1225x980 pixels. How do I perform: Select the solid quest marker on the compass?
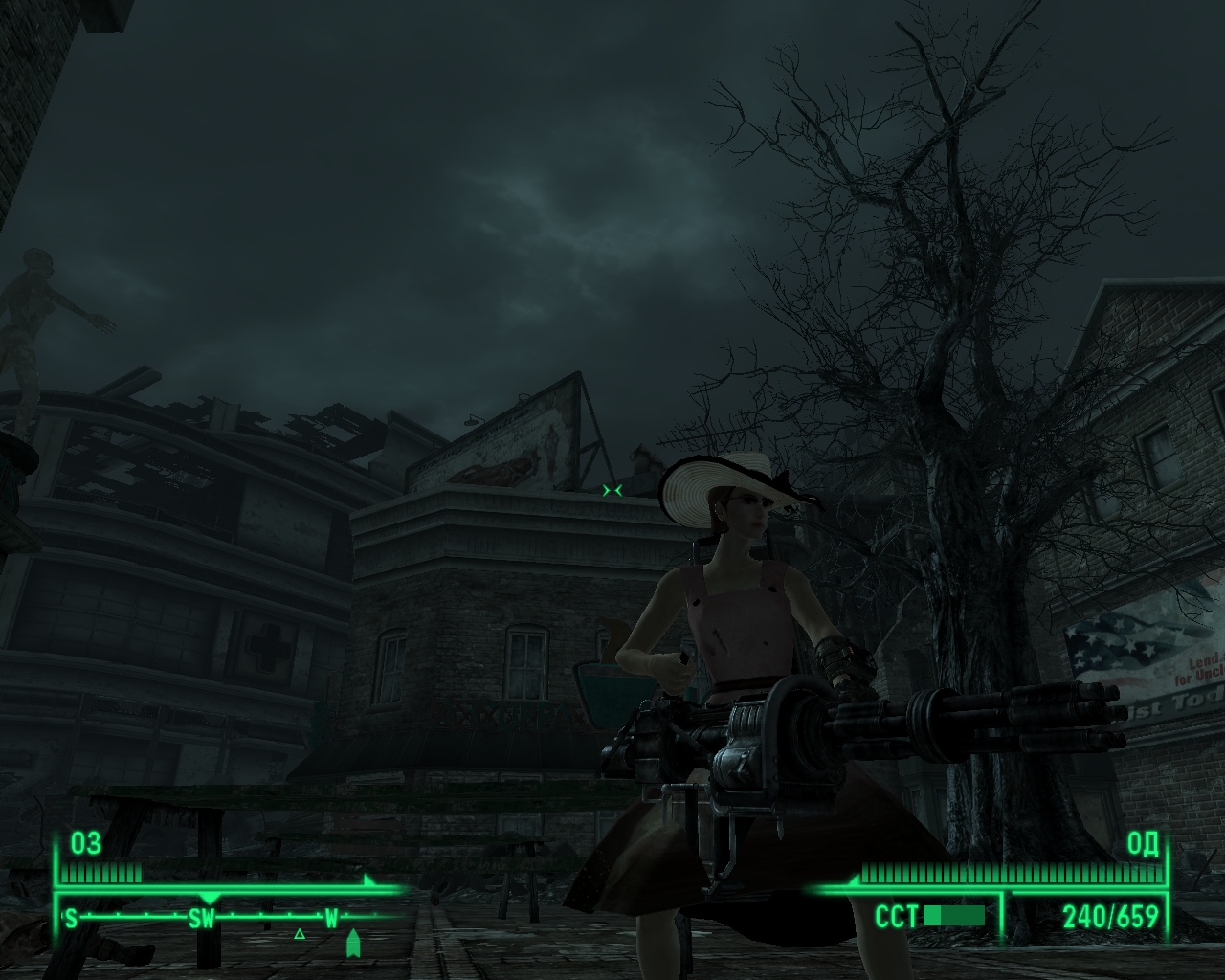353,943
